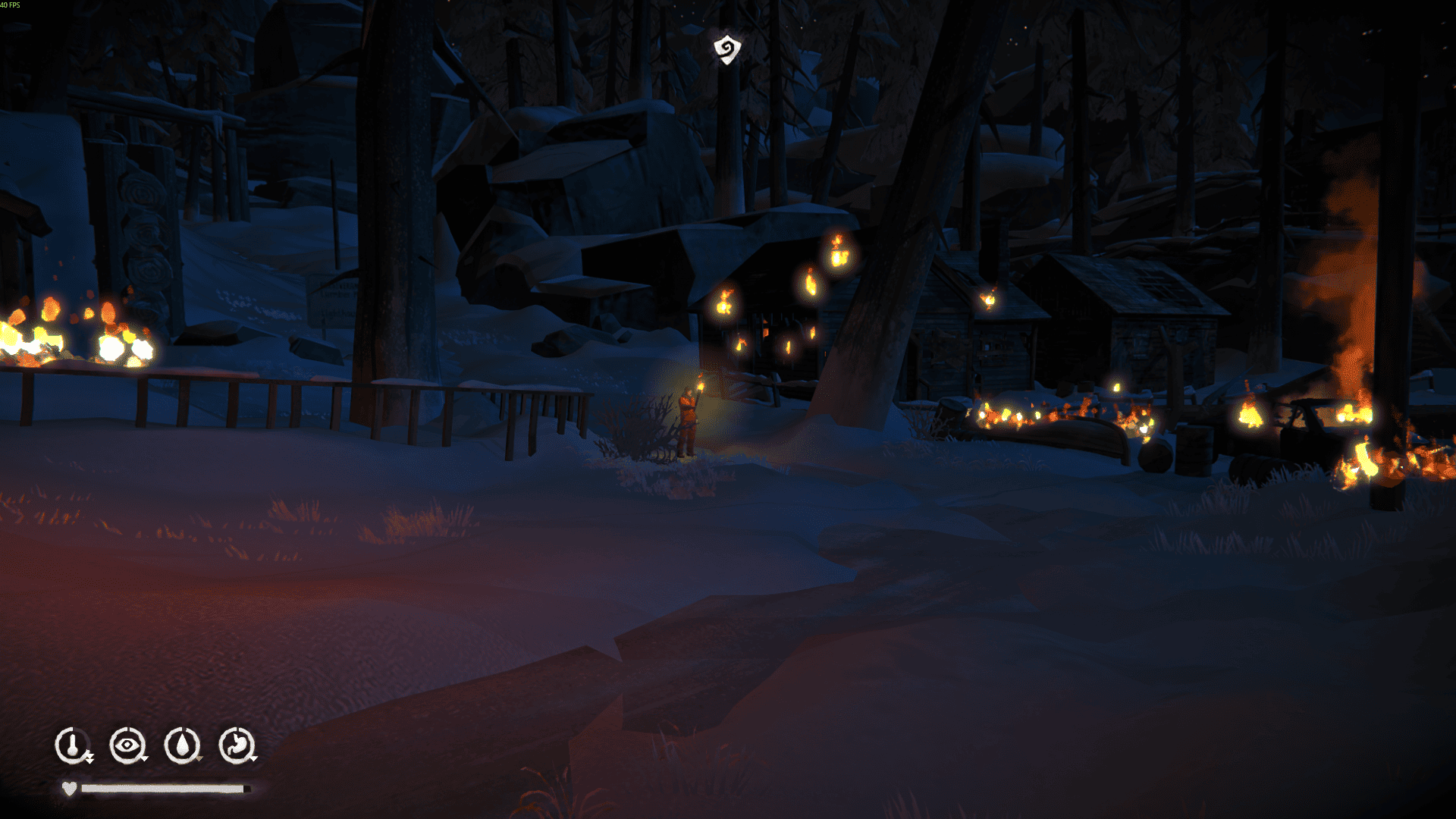Image resolution: width=1456 pixels, height=819 pixels.
Task: Select the eye fatigue status icon
Action: pos(127,745)
